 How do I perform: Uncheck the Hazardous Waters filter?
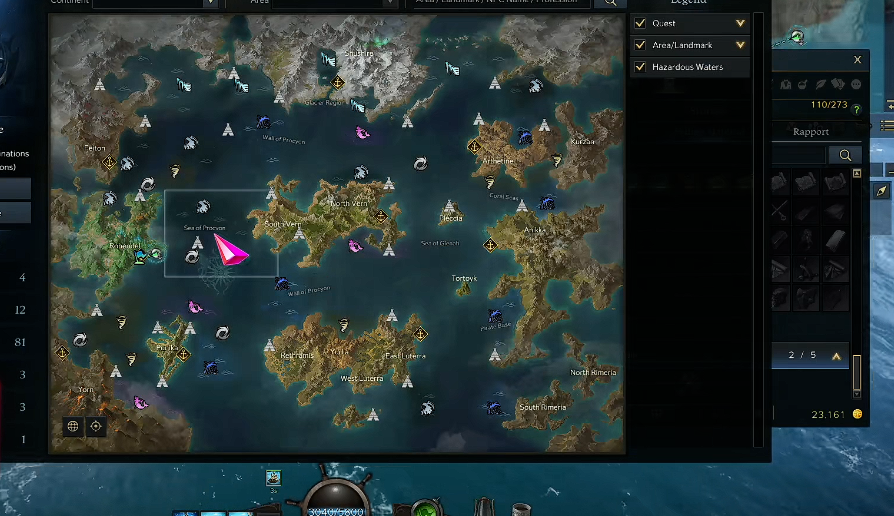(640, 67)
